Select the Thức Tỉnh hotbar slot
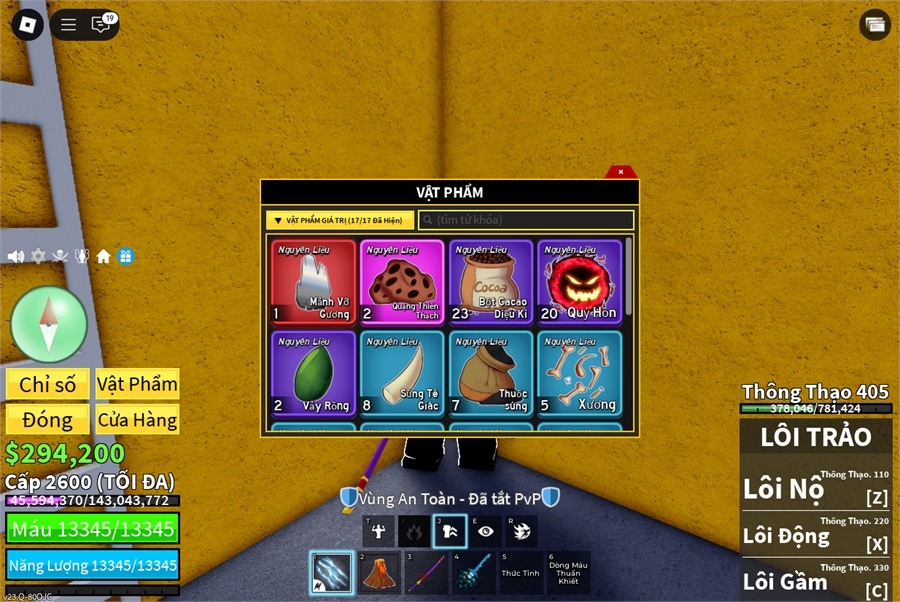The height and width of the screenshot is (602, 900). 520,573
